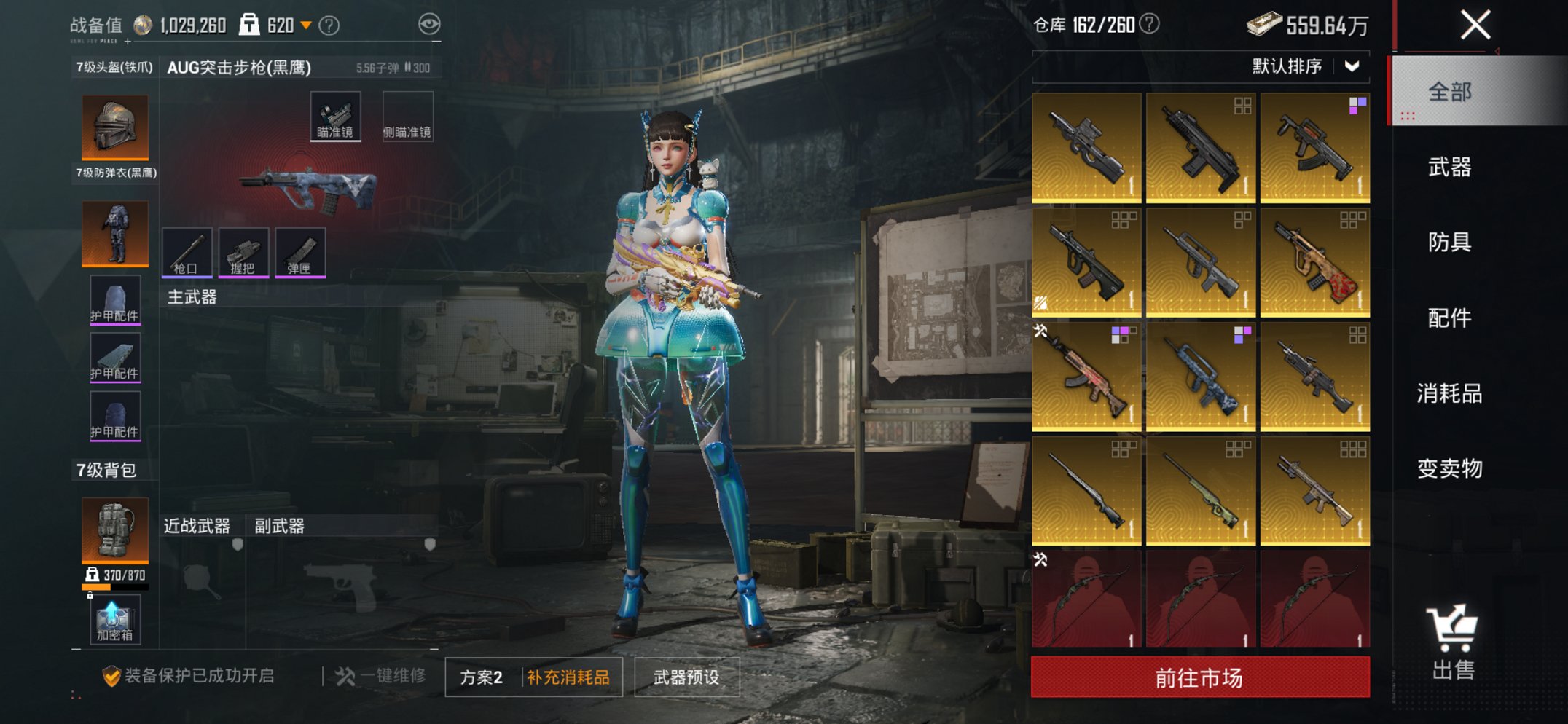
Task: Close the loadout screen
Action: pyautogui.click(x=1475, y=25)
